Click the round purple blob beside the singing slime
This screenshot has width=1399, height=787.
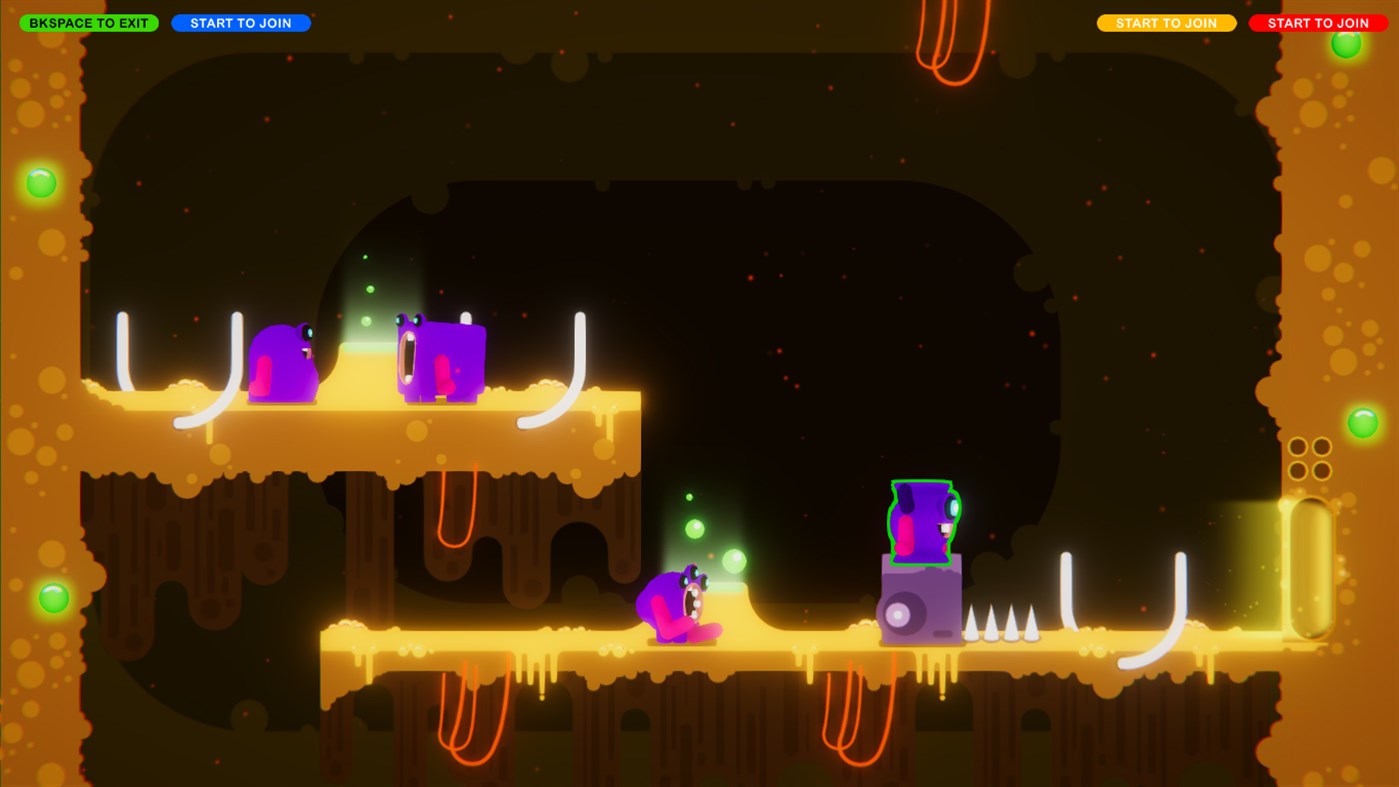pos(285,360)
